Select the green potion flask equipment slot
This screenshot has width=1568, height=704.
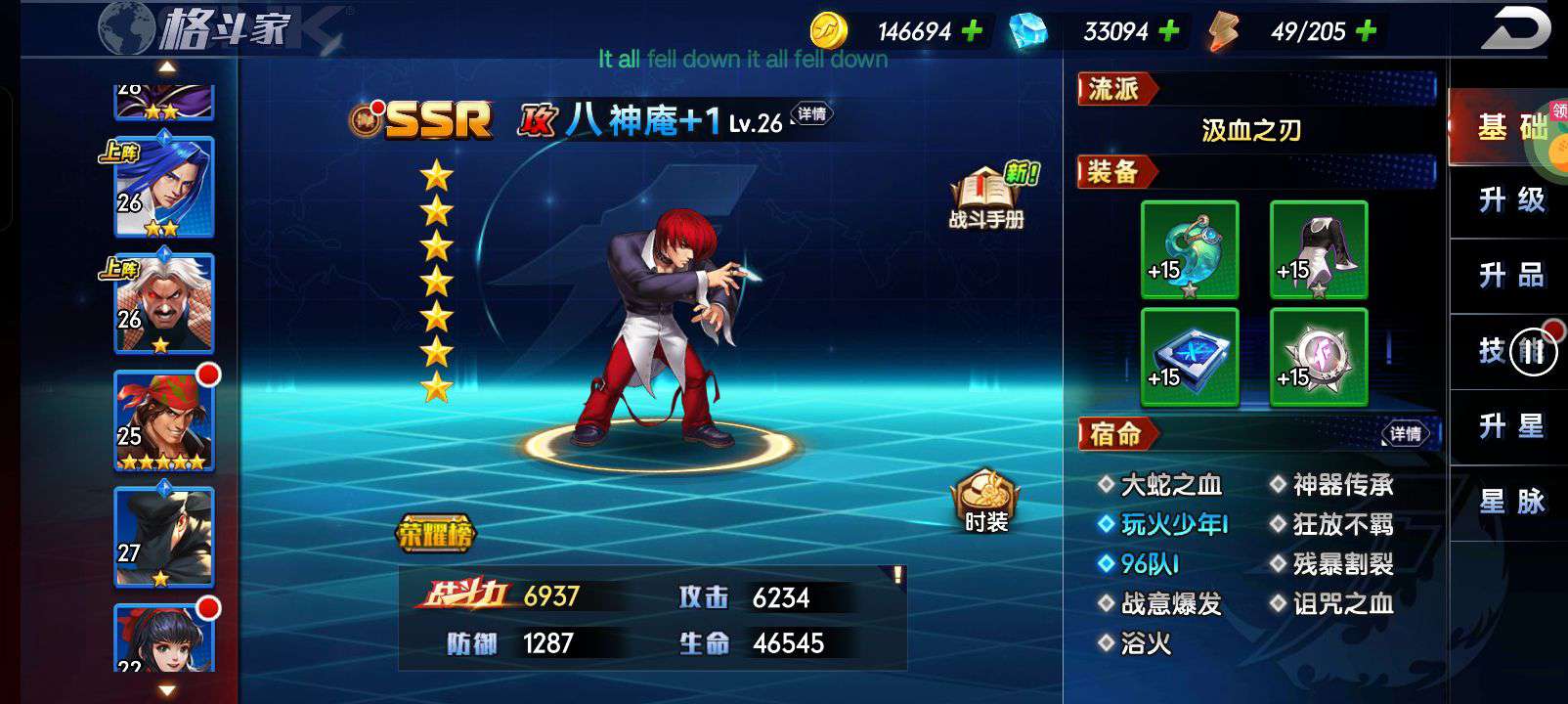tap(1190, 249)
